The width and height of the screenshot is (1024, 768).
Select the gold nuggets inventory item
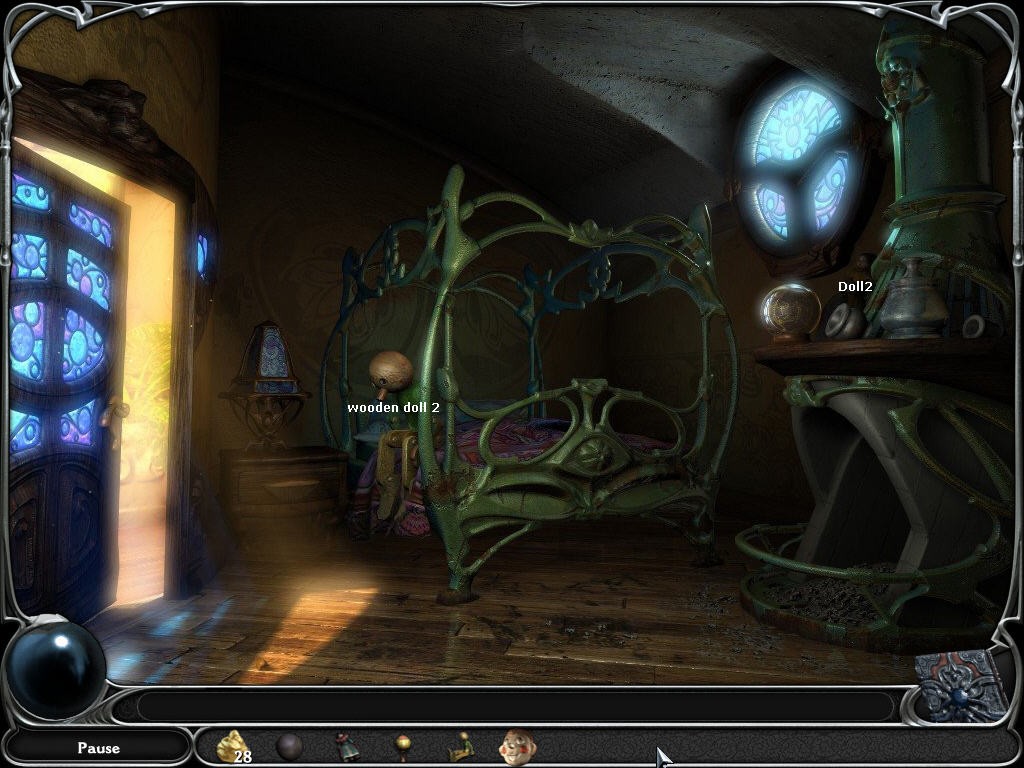232,745
